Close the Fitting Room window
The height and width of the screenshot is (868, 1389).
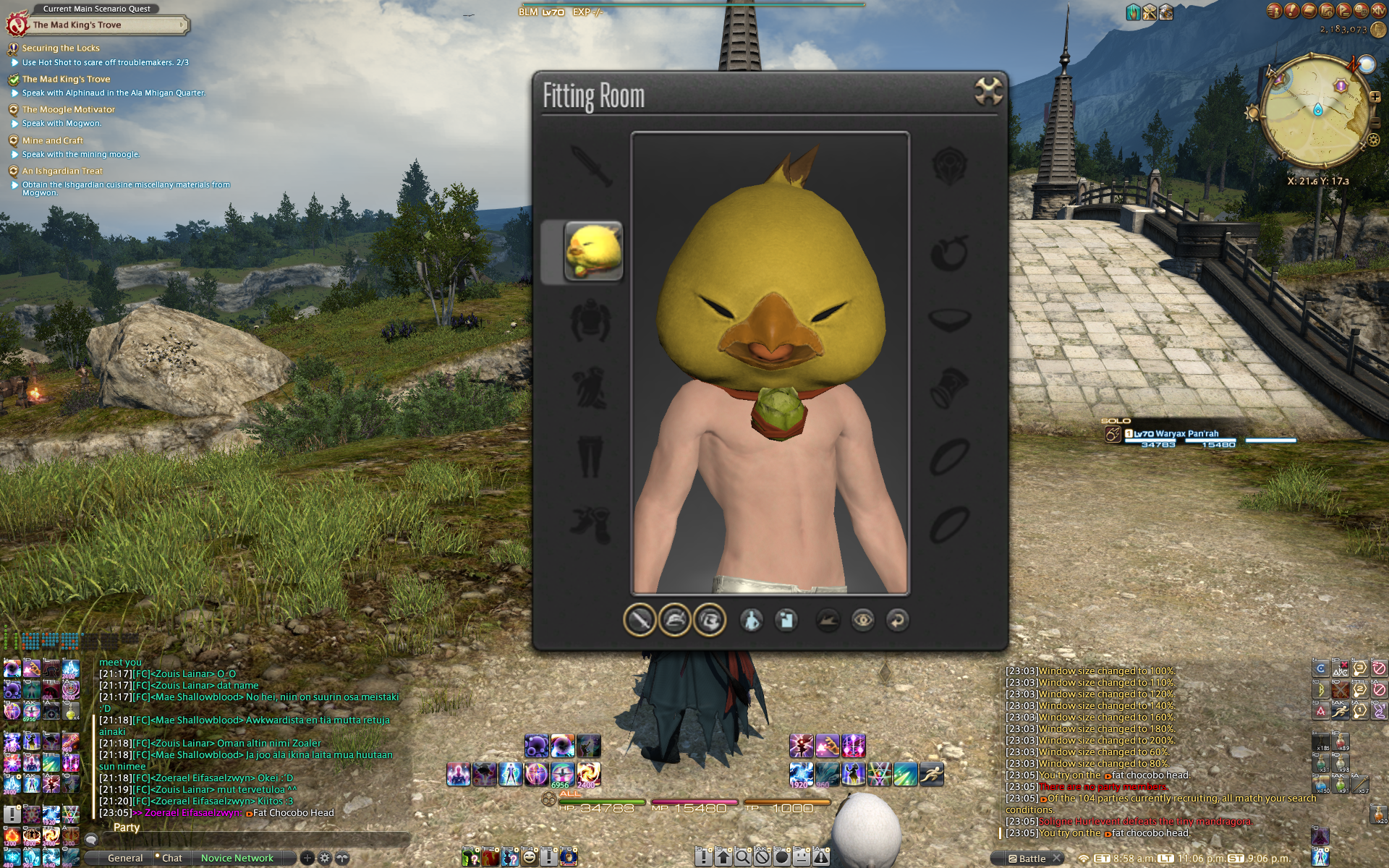pos(988,91)
